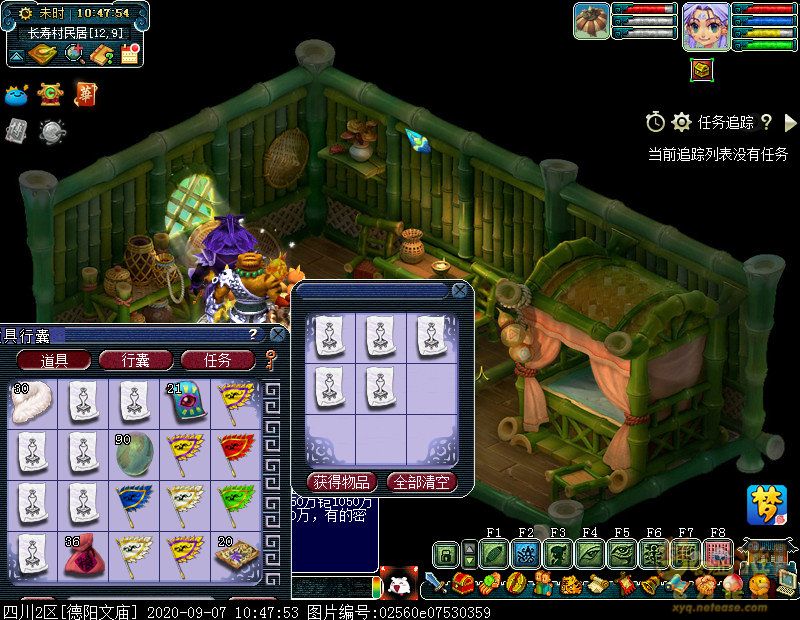Activate the F1 leaf skill slot
This screenshot has height=620, width=800.
coord(494,553)
